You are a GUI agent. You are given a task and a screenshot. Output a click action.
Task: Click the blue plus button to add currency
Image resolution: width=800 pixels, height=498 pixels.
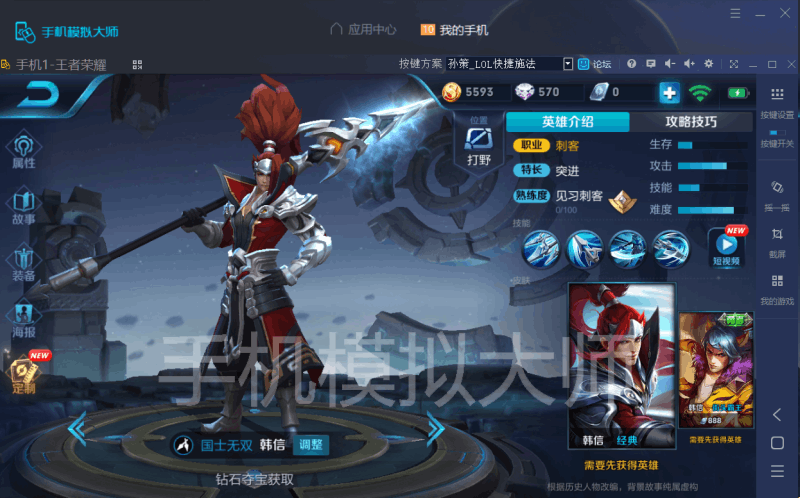[x=669, y=93]
